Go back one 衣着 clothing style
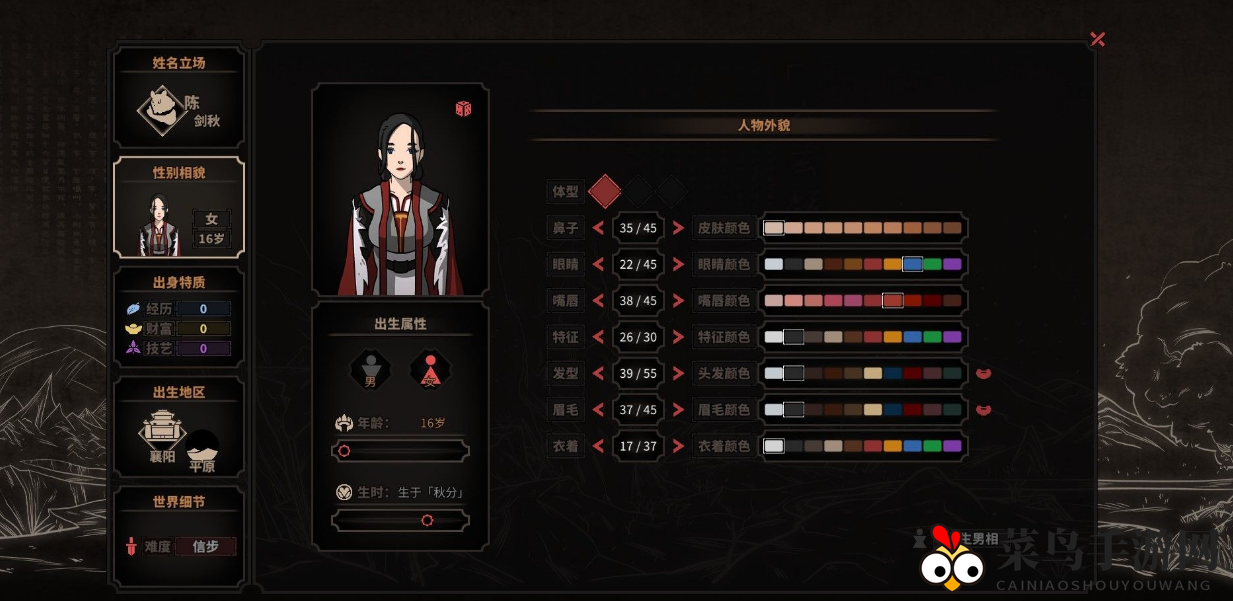The width and height of the screenshot is (1233, 601). pyautogui.click(x=598, y=446)
